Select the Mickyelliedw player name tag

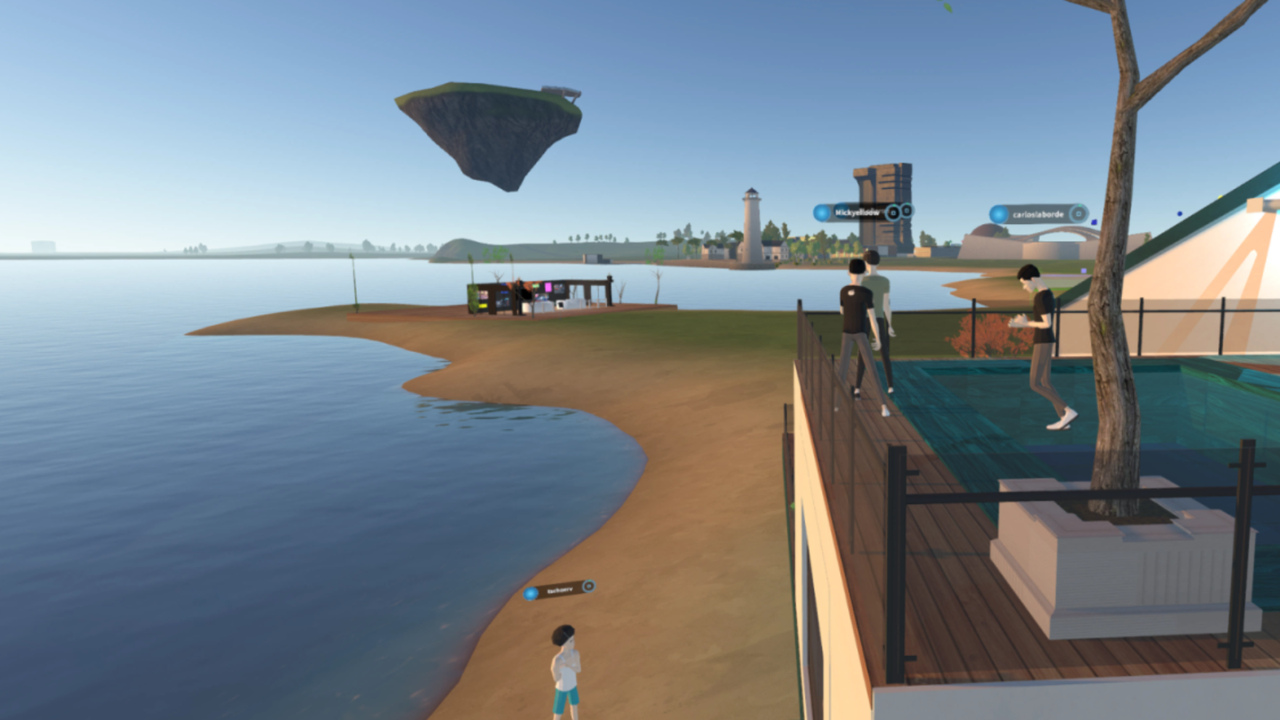pos(854,212)
